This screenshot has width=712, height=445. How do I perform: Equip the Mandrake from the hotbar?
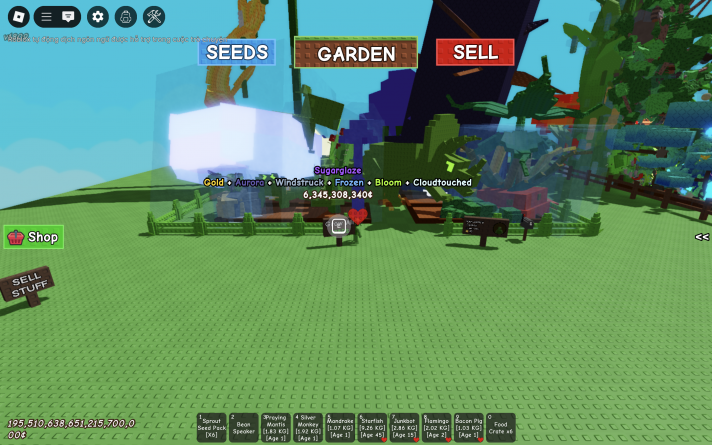click(340, 427)
